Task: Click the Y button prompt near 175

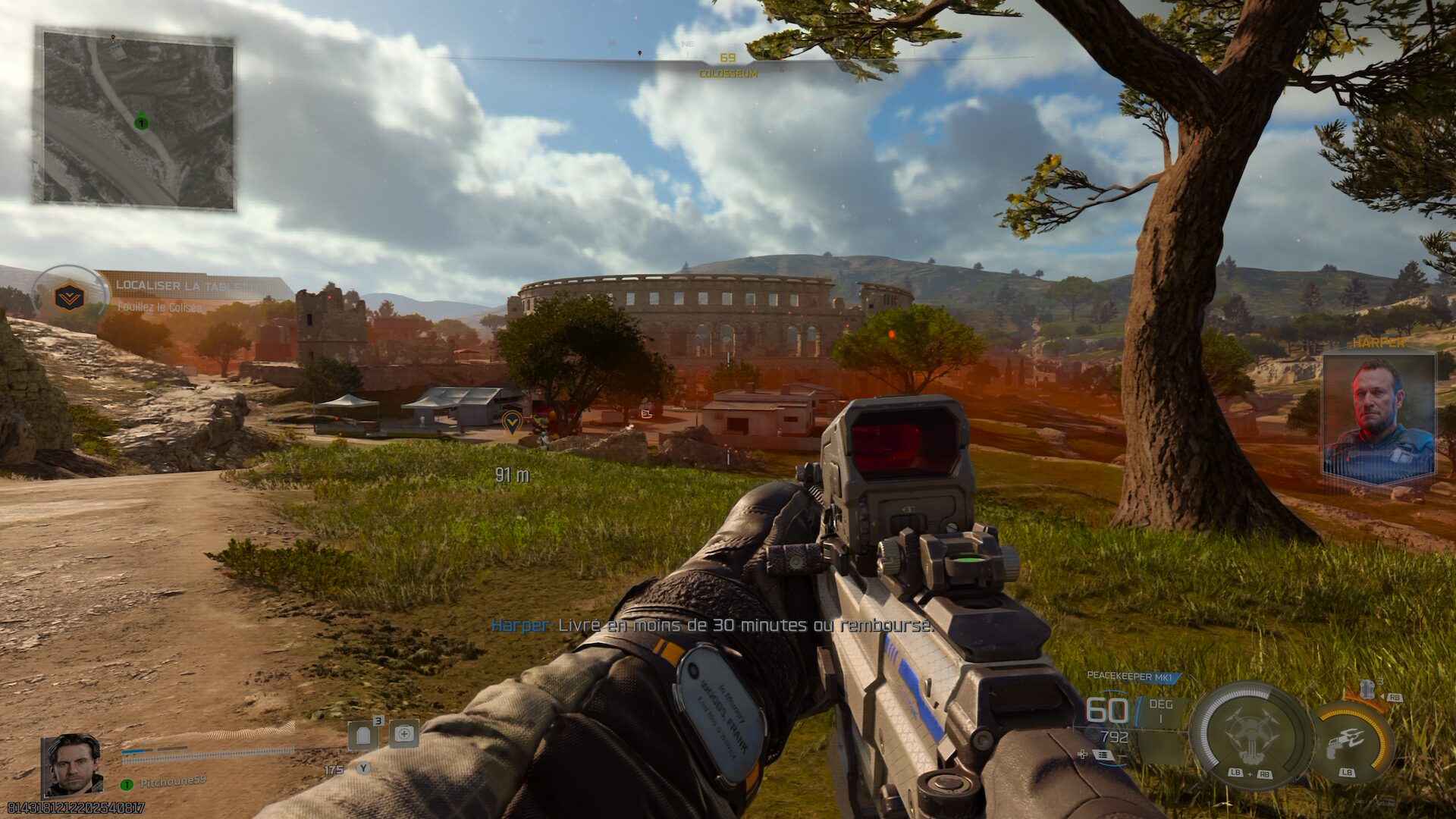Action: 363,767
